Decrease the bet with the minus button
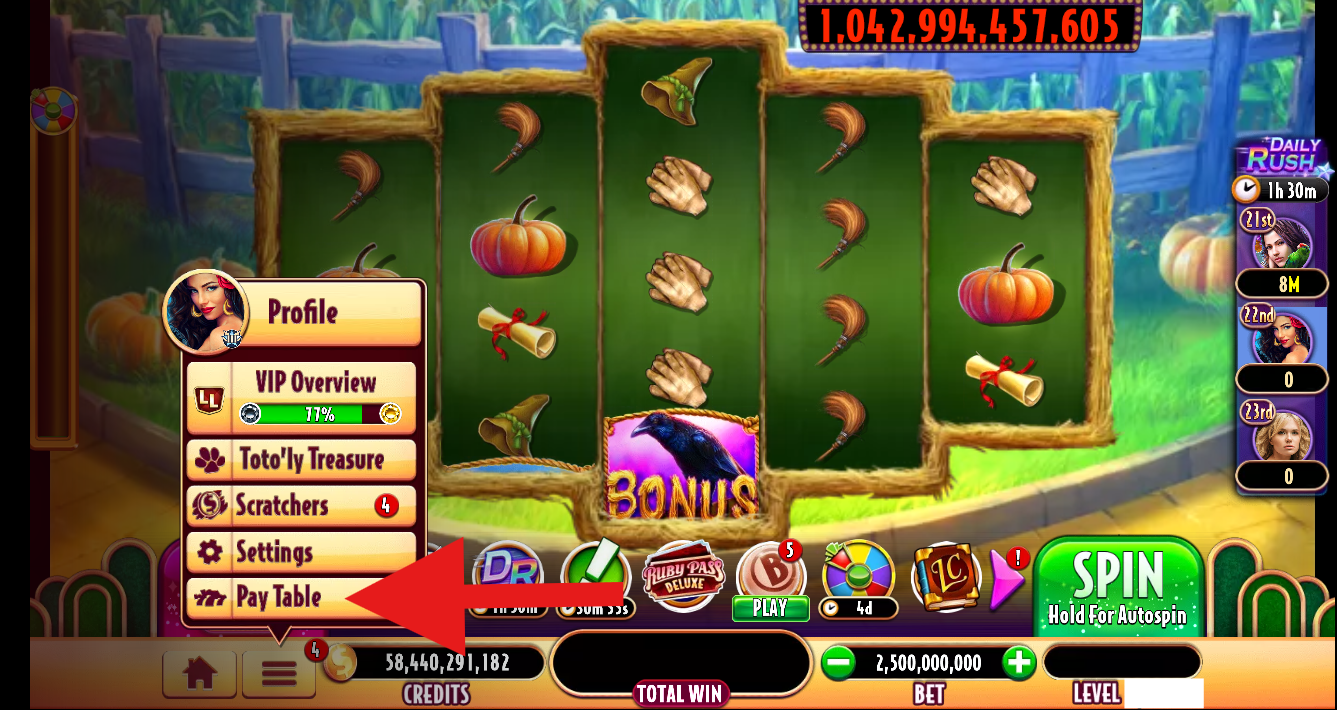The image size is (1337, 710). [838, 663]
